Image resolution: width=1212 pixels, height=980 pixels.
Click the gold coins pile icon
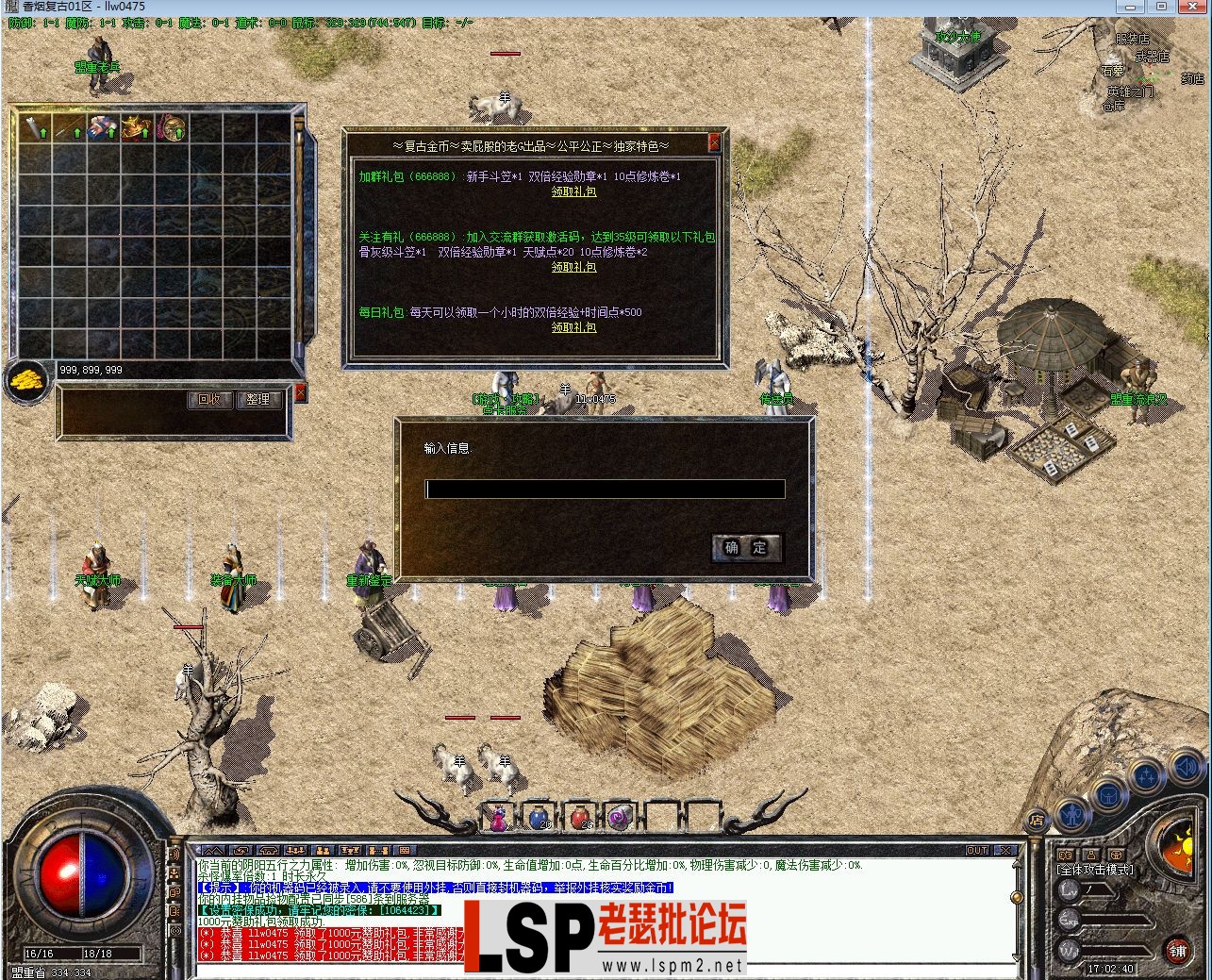click(25, 380)
